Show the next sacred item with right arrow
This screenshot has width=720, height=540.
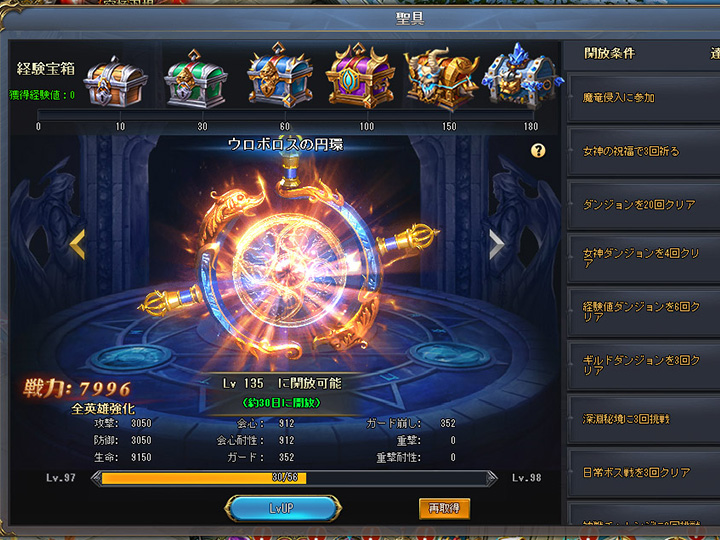496,244
